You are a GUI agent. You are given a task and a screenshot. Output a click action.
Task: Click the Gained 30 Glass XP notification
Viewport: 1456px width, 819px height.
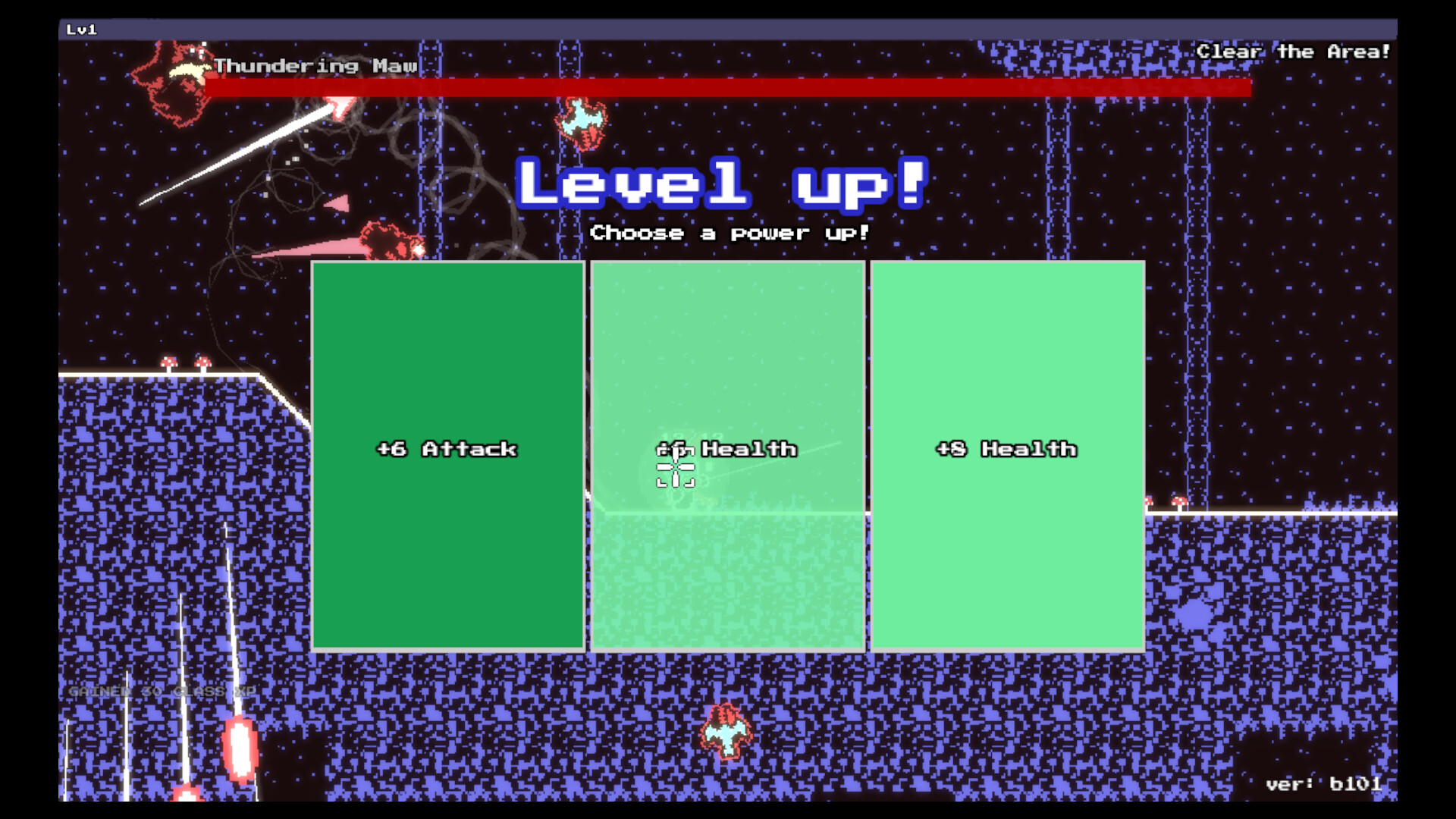coord(161,692)
